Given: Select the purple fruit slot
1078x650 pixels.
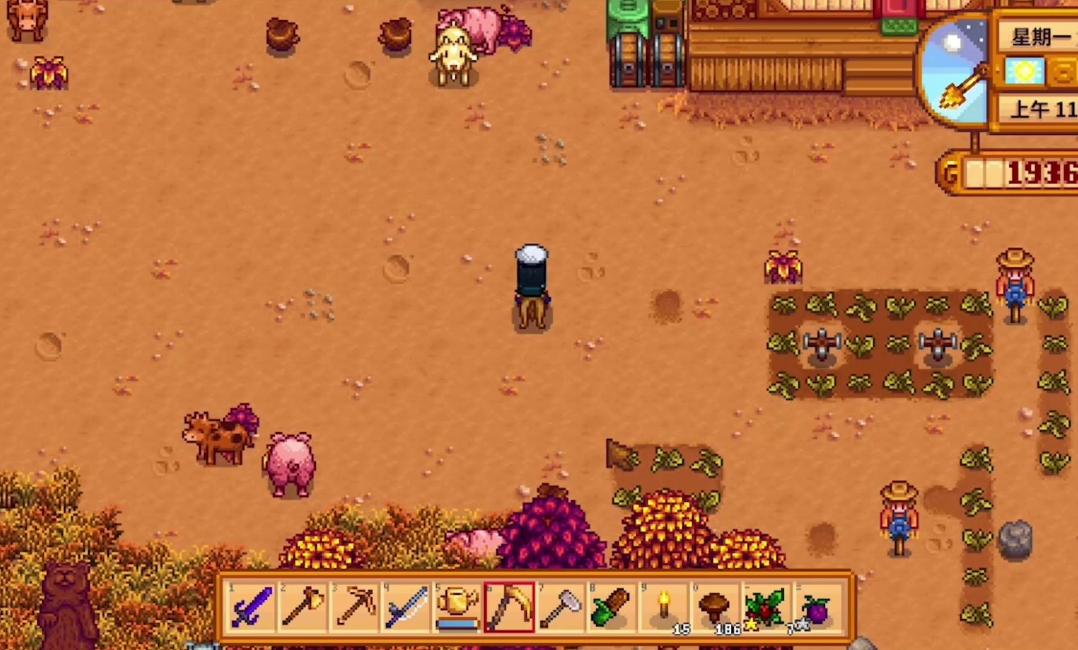Looking at the screenshot, I should [818, 607].
